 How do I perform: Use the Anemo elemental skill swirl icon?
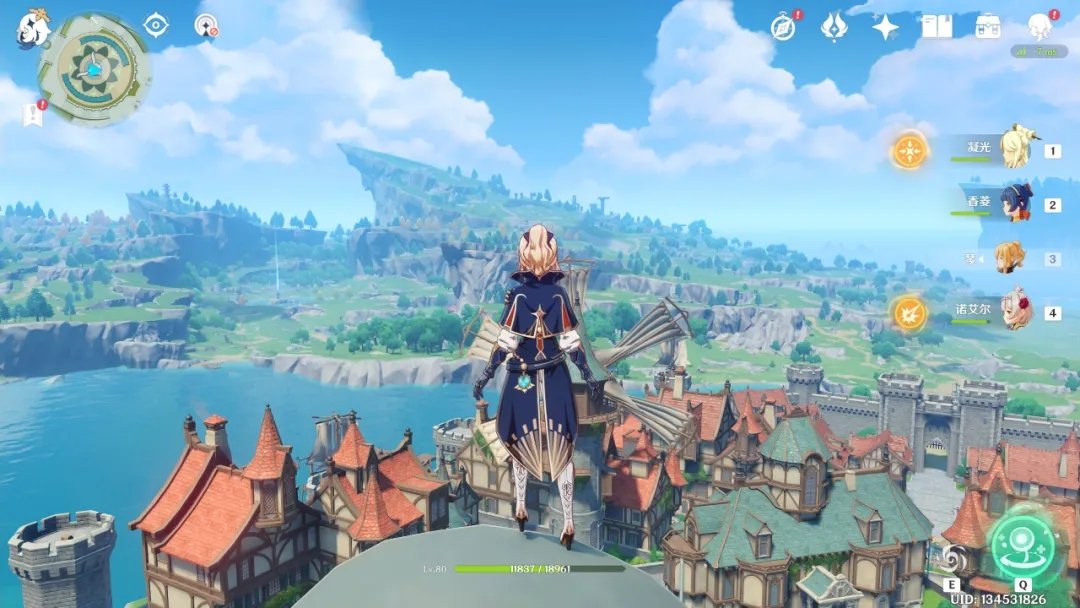[x=953, y=557]
